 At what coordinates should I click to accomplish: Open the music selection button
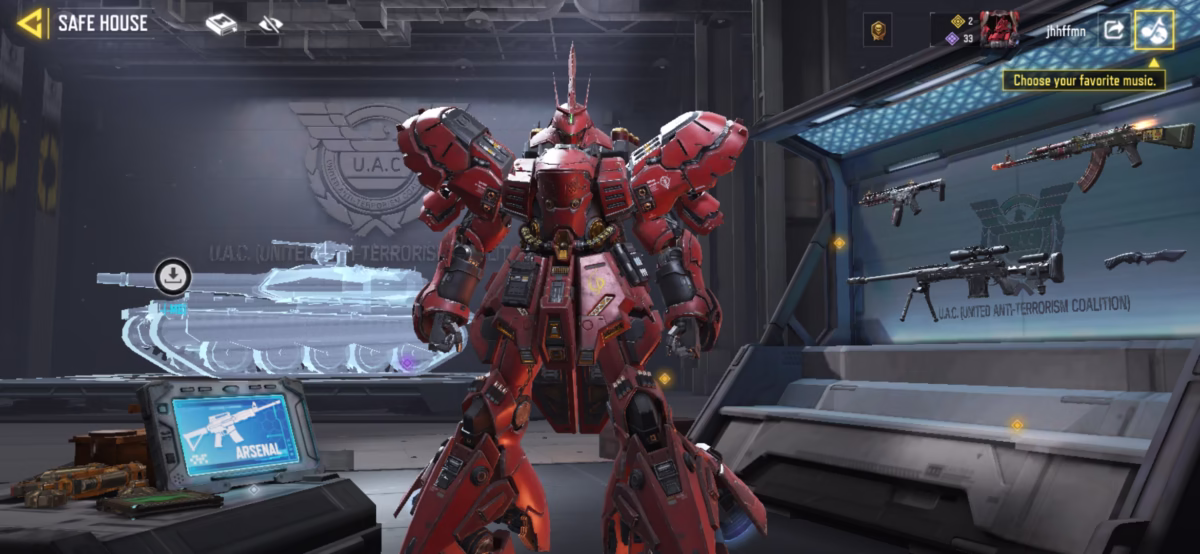[1154, 30]
